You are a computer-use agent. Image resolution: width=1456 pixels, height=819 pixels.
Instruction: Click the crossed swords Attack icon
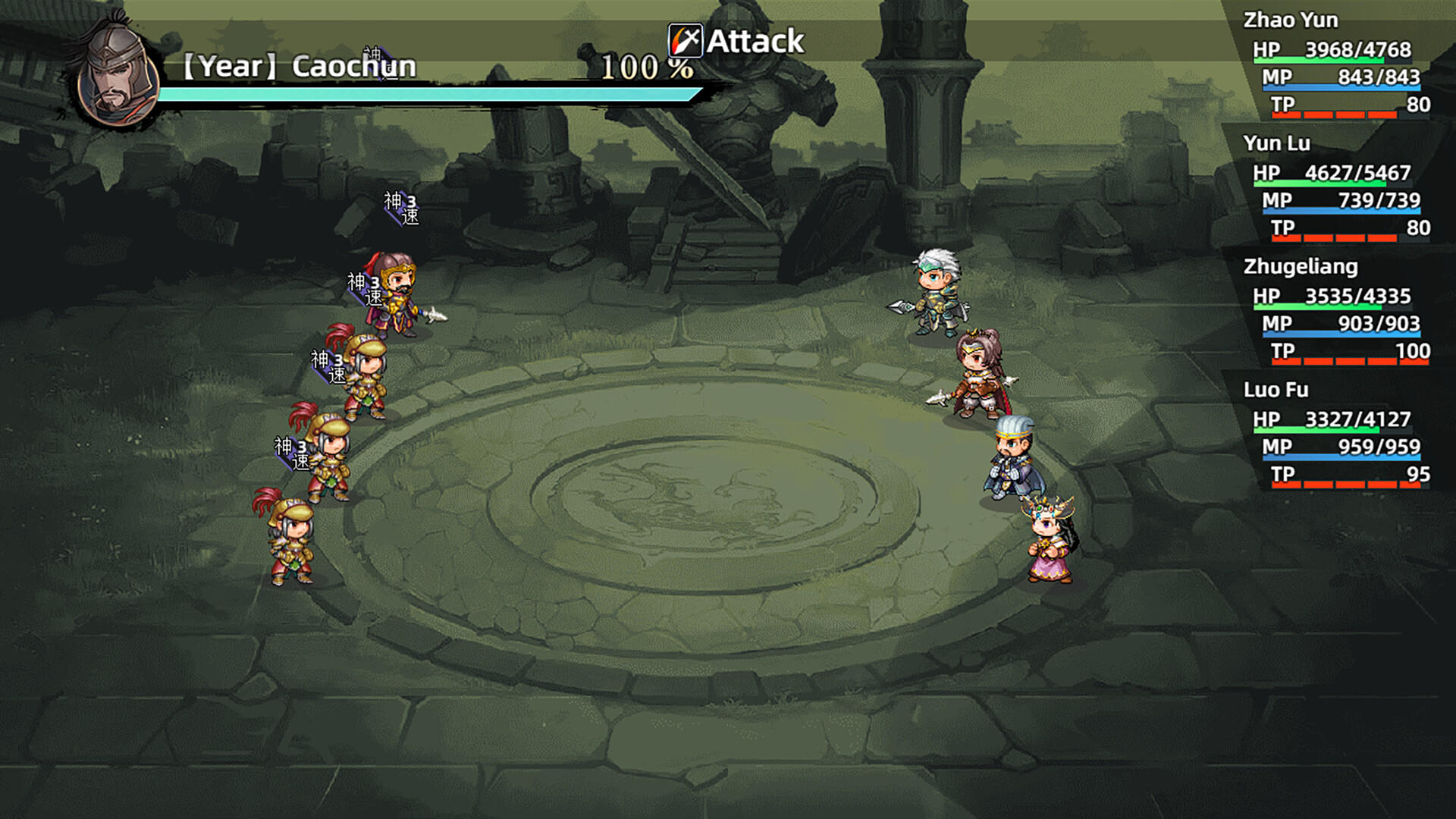684,42
